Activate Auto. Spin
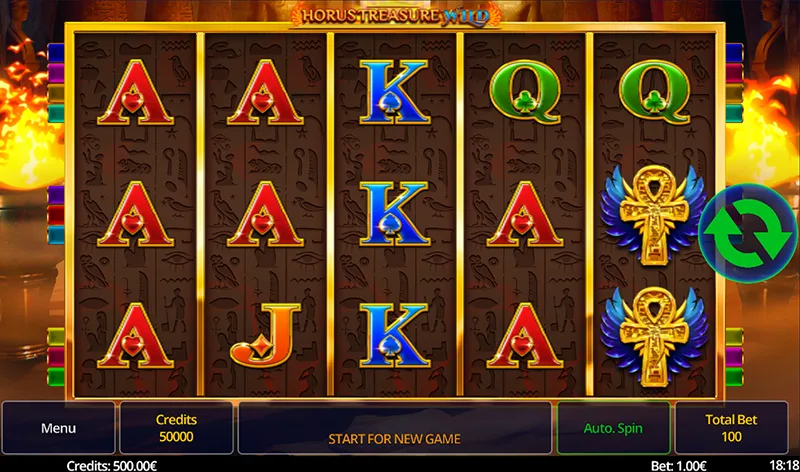The image size is (800, 472). click(613, 428)
